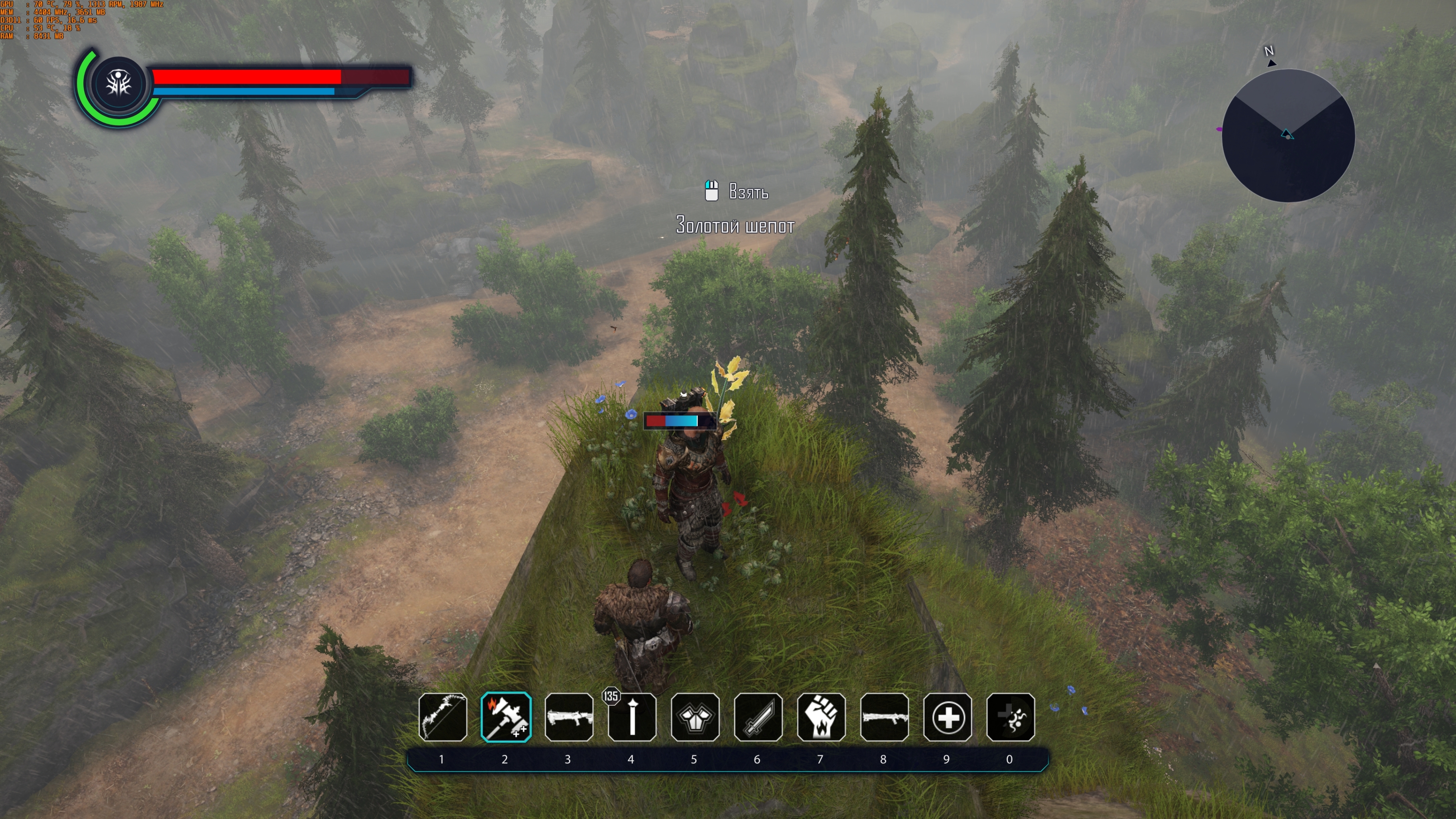The width and height of the screenshot is (1456, 819).
Task: Trigger the running figure ability icon
Action: tap(1011, 717)
